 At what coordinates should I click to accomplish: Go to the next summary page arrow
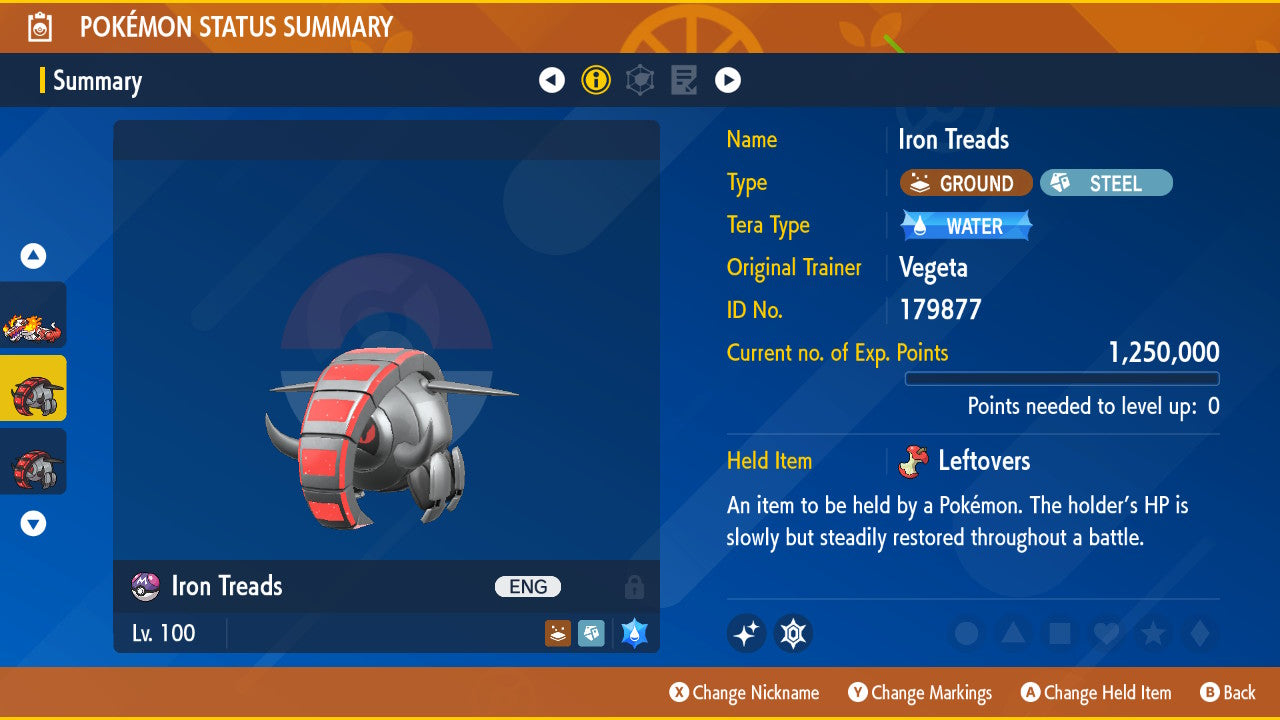point(728,80)
